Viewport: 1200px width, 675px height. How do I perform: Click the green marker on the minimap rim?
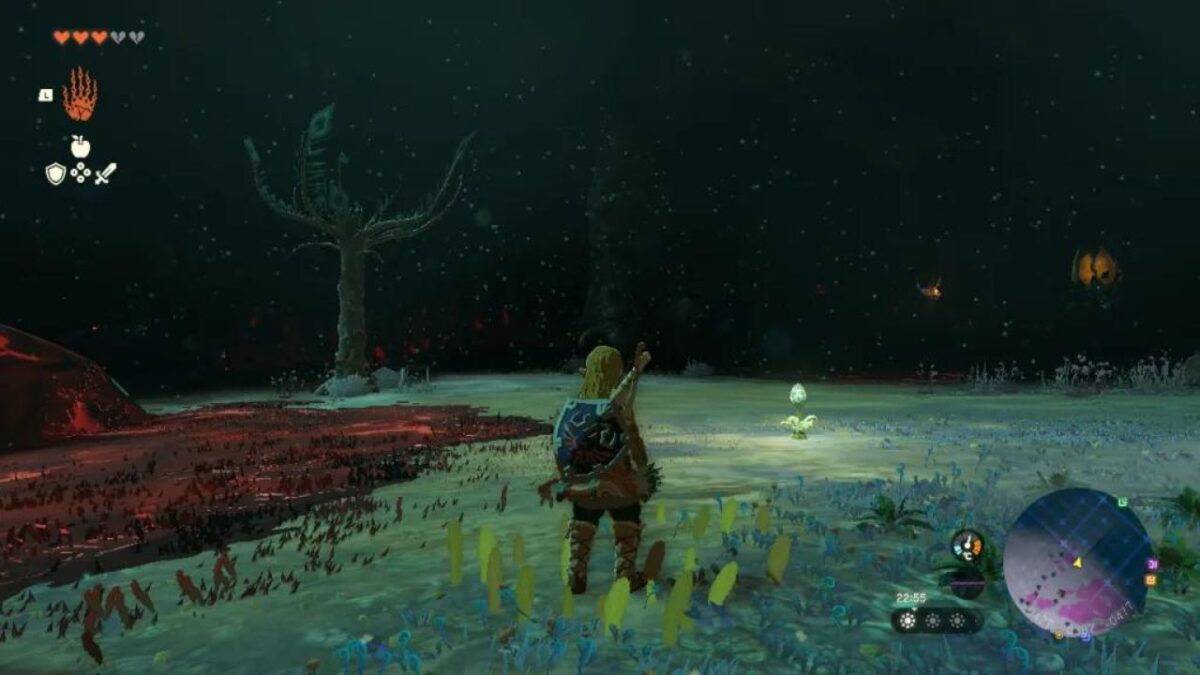[x=1122, y=502]
